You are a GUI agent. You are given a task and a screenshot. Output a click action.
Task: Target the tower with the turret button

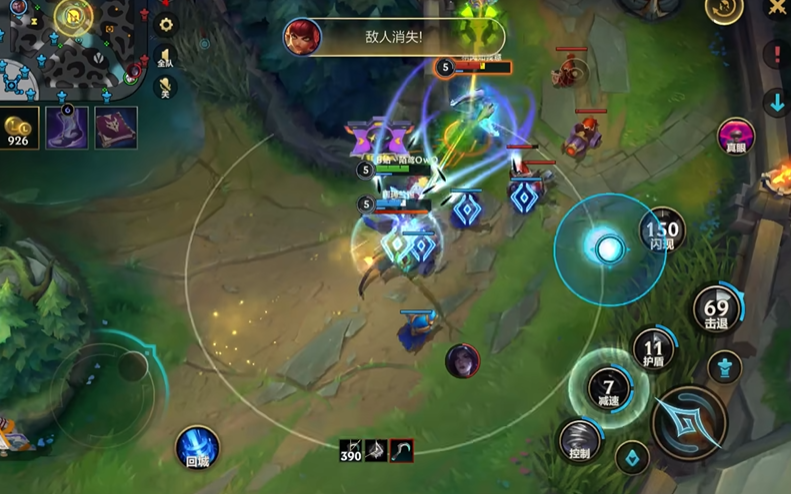click(724, 367)
